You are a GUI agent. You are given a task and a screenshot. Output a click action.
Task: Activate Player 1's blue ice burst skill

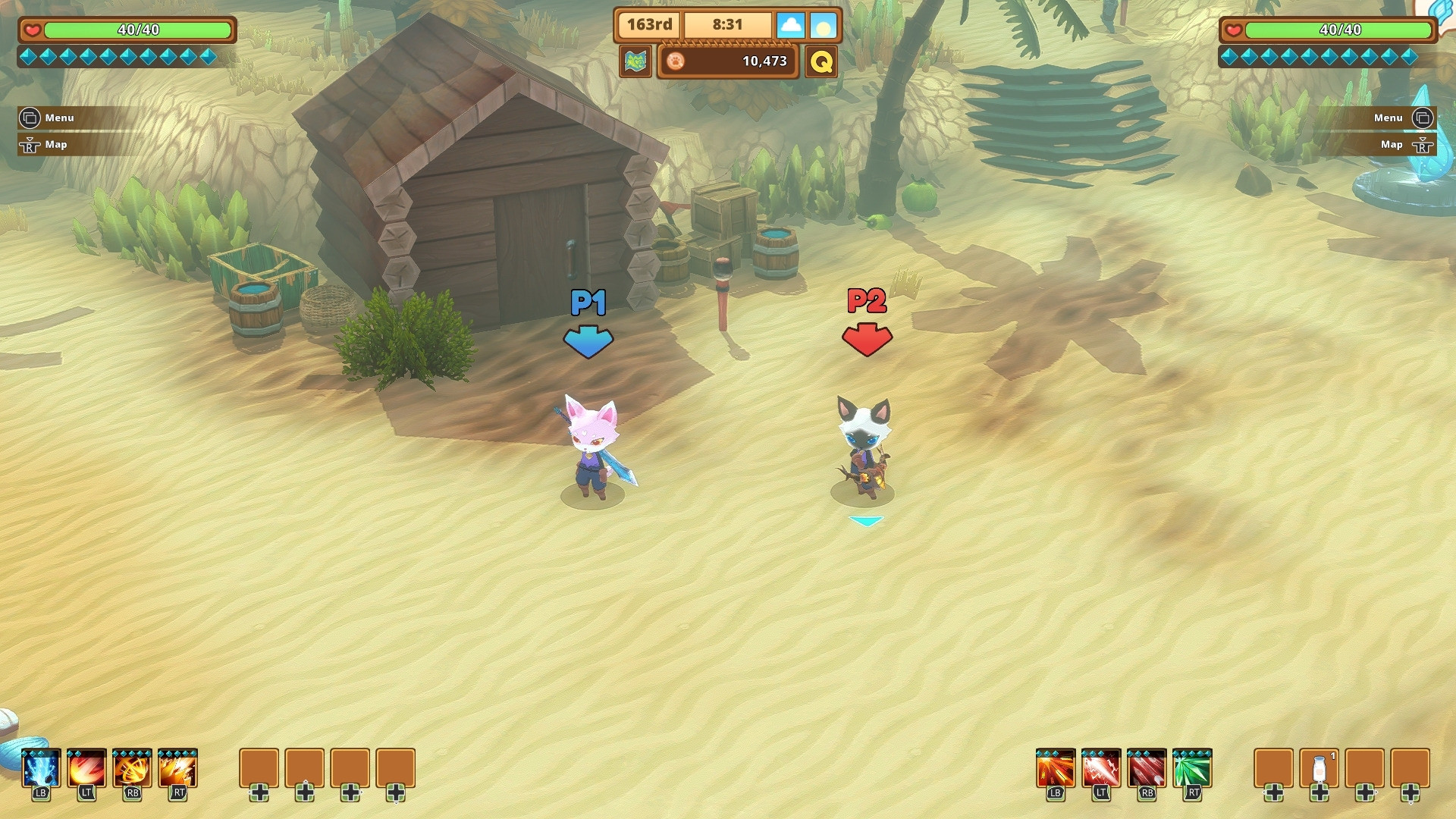[x=41, y=770]
